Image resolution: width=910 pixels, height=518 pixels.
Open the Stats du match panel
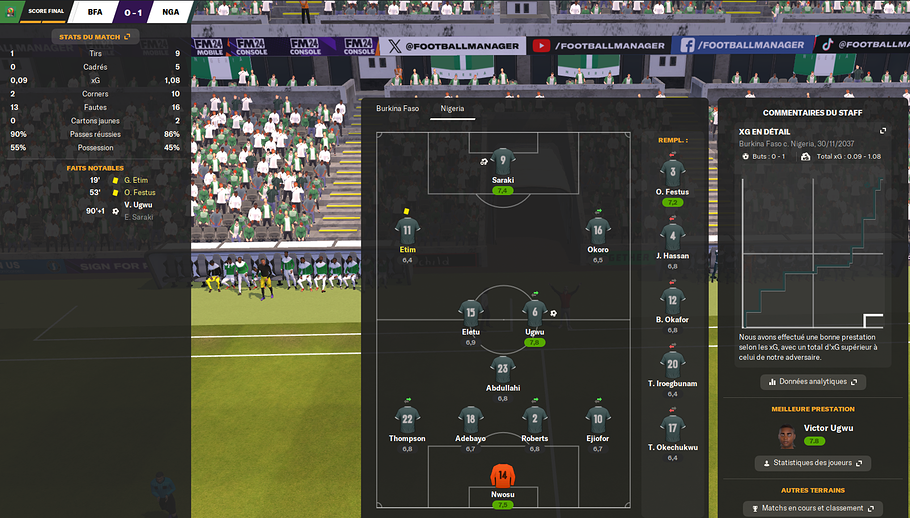pyautogui.click(x=95, y=37)
